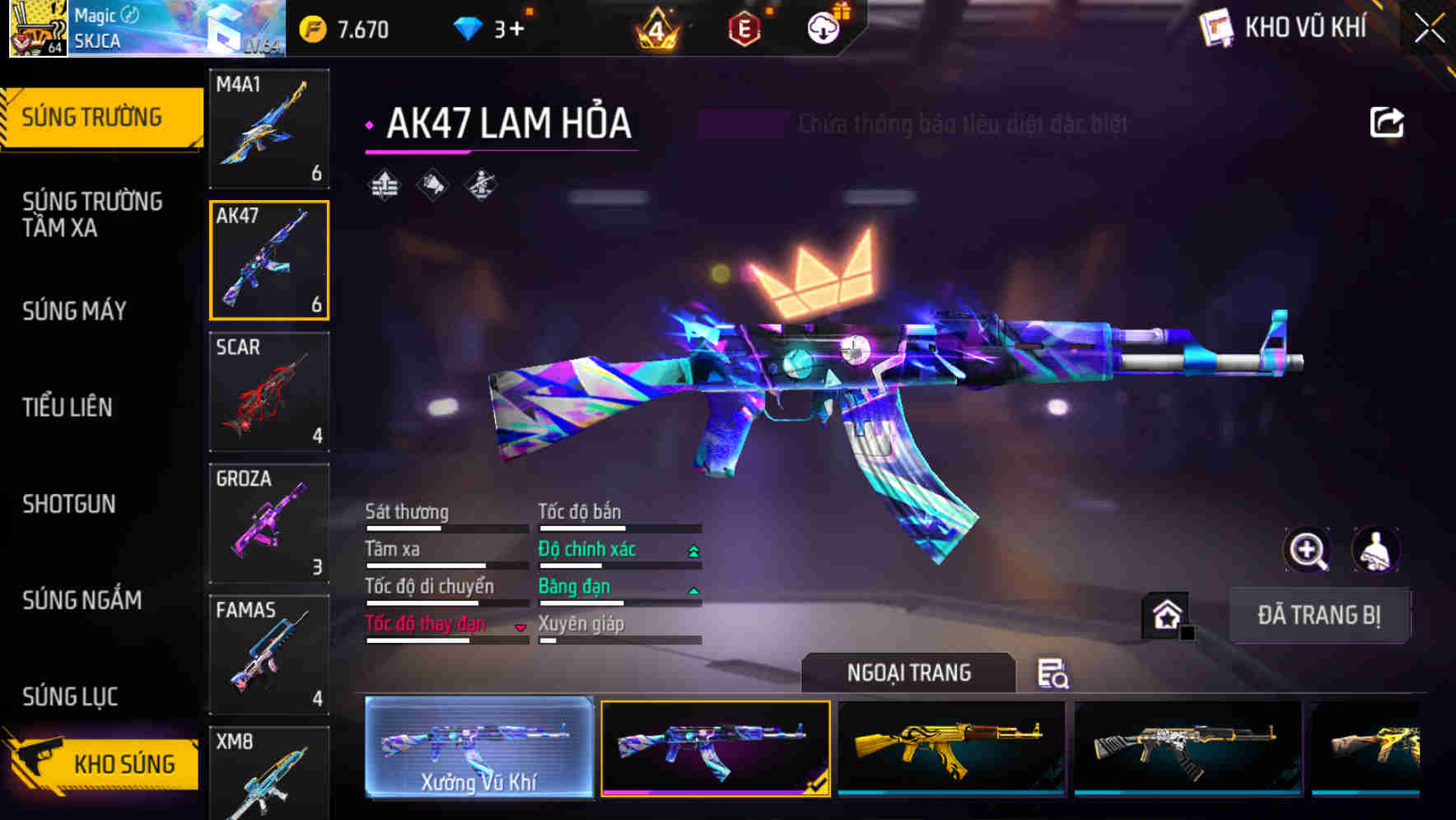Screen dimensions: 1456x820
Task: Select the M4A1 weapon tile
Action: 269,128
